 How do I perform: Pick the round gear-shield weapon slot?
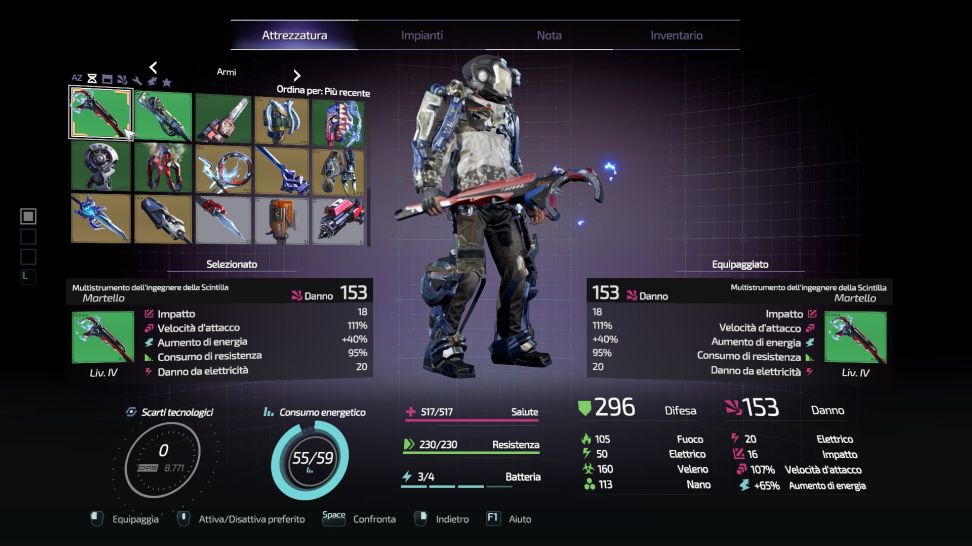97,169
